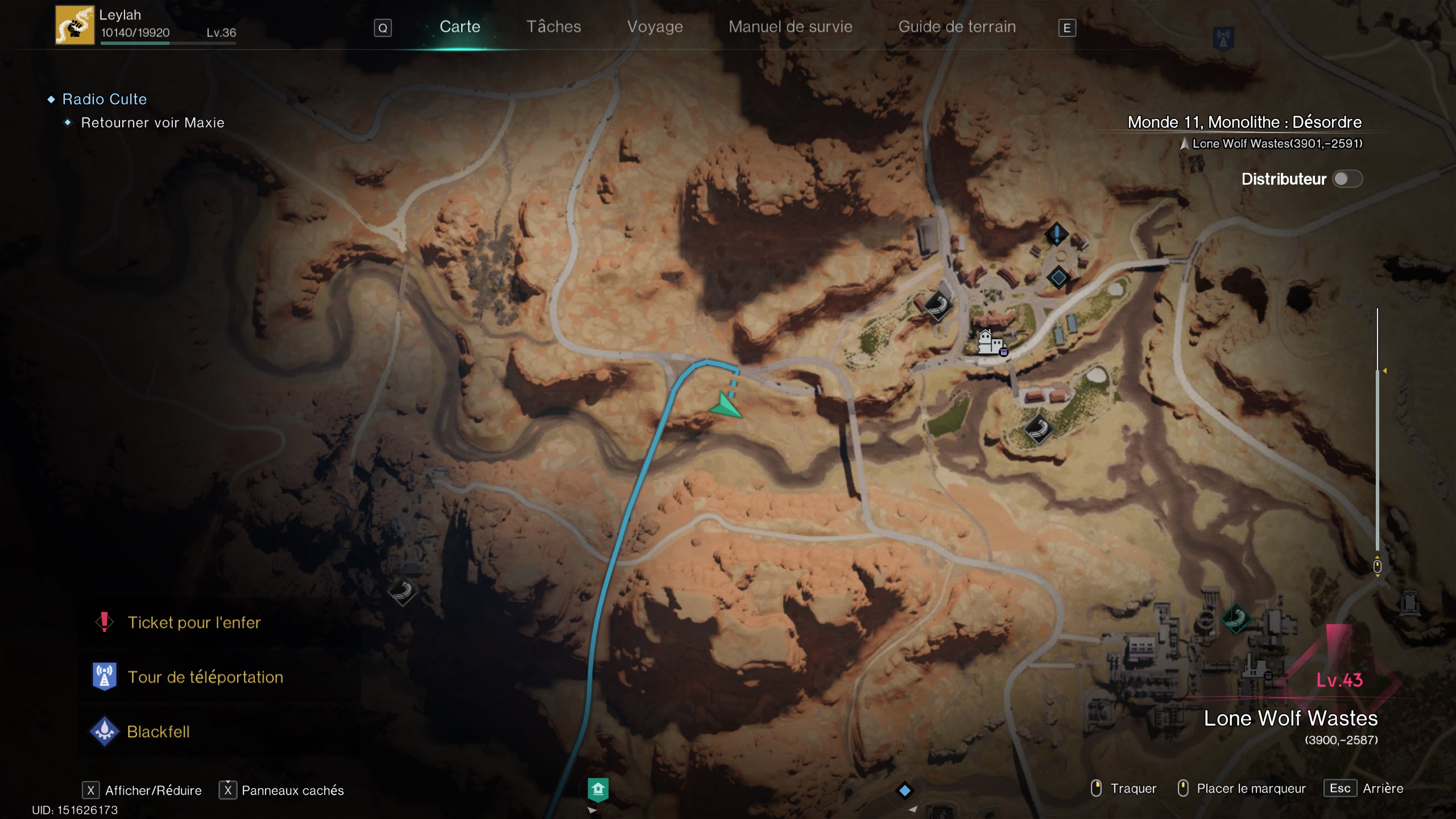
Task: Select the Voyage tab
Action: click(x=655, y=27)
